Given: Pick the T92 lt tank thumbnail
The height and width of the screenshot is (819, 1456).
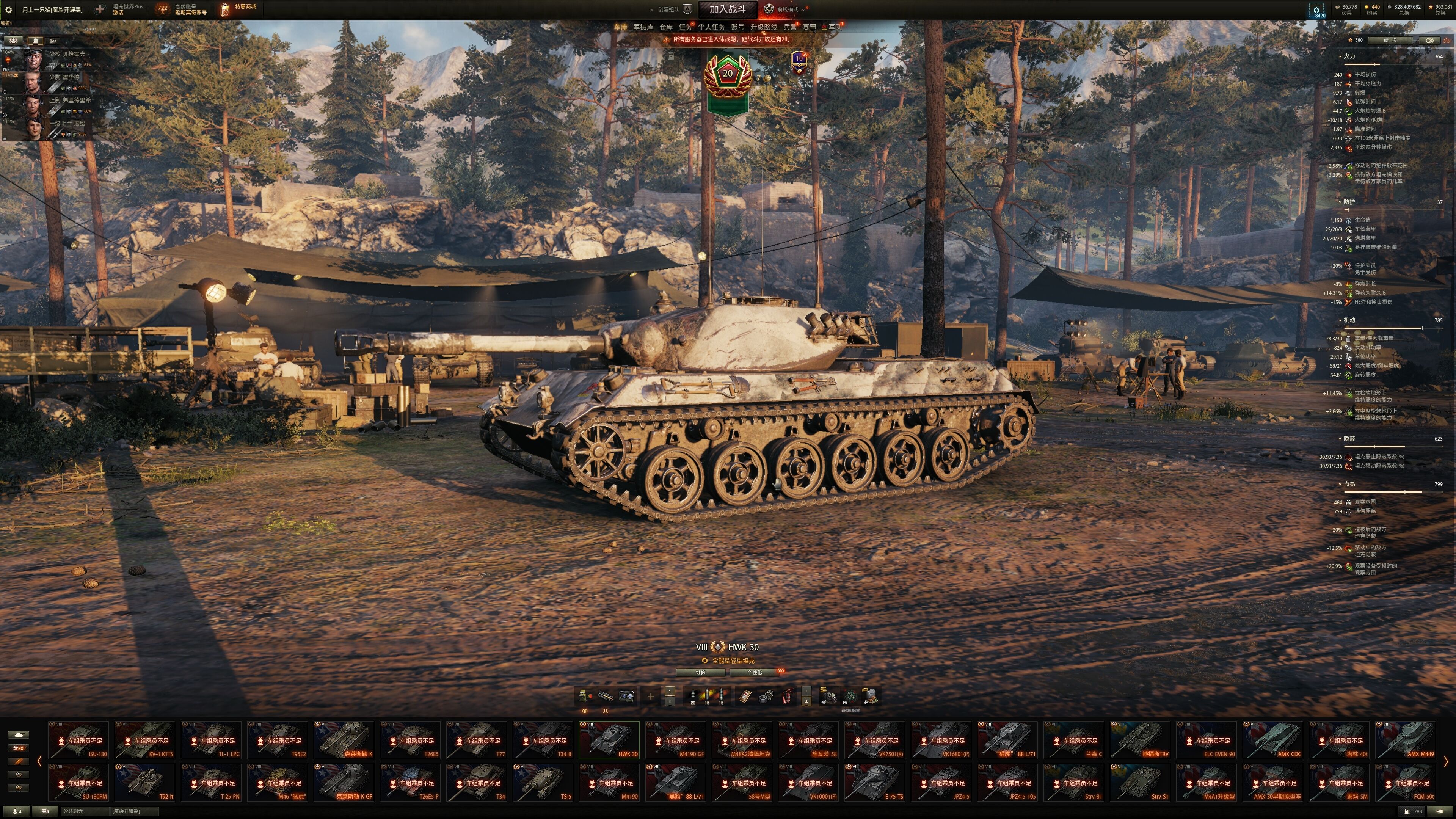Looking at the screenshot, I should point(145,782).
